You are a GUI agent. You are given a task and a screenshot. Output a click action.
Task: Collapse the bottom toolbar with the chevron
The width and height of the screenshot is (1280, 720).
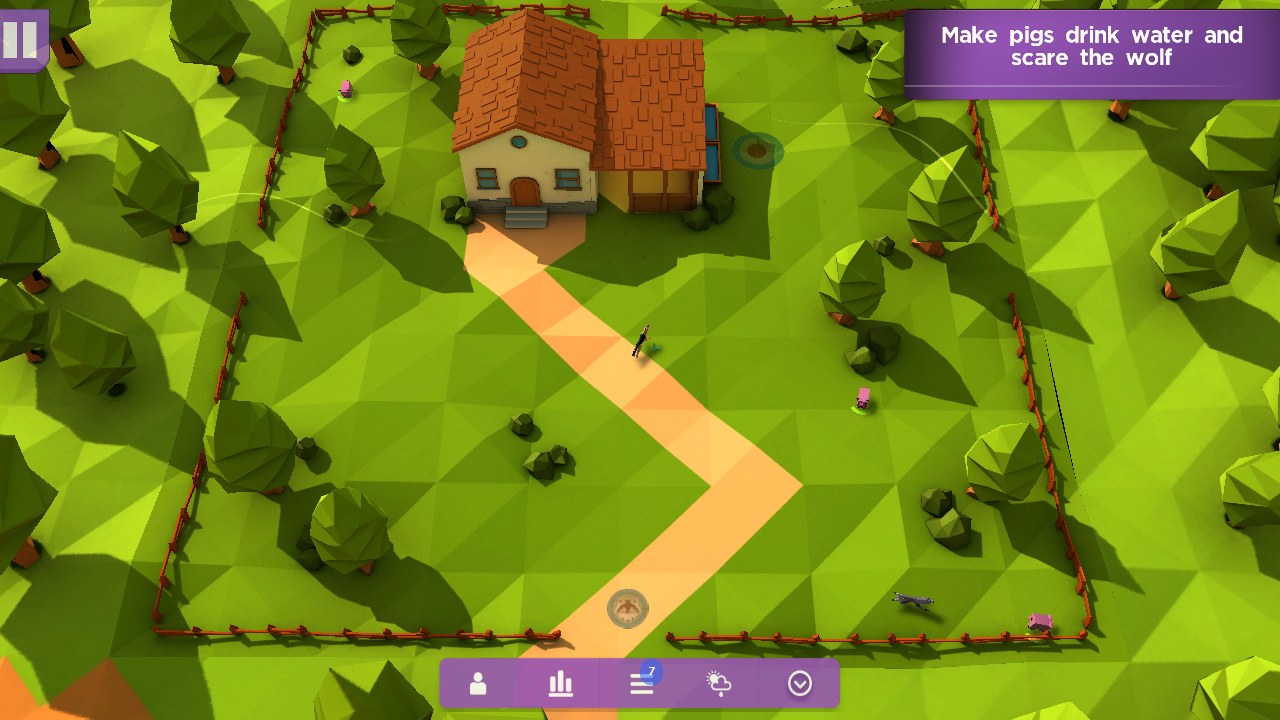pyautogui.click(x=798, y=684)
